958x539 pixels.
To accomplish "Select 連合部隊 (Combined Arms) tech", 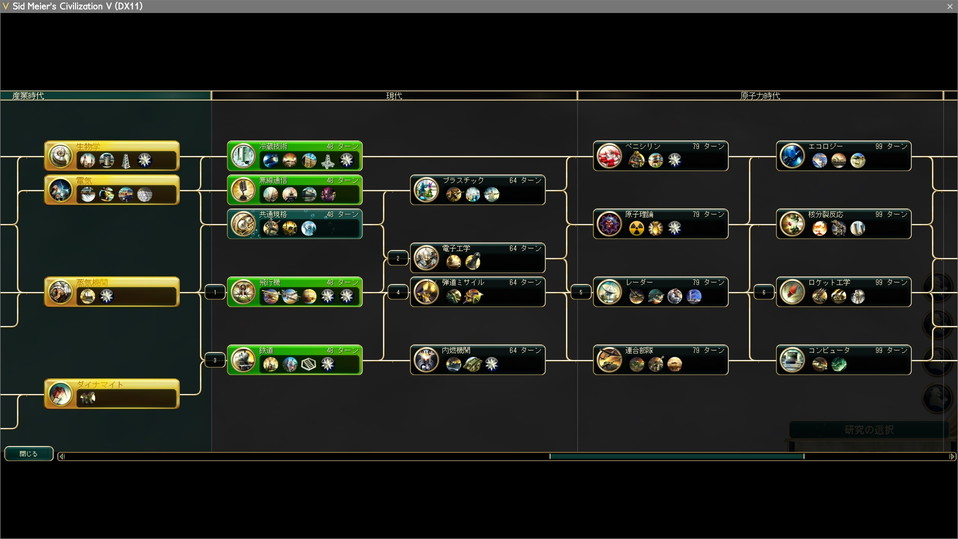I will [661, 359].
